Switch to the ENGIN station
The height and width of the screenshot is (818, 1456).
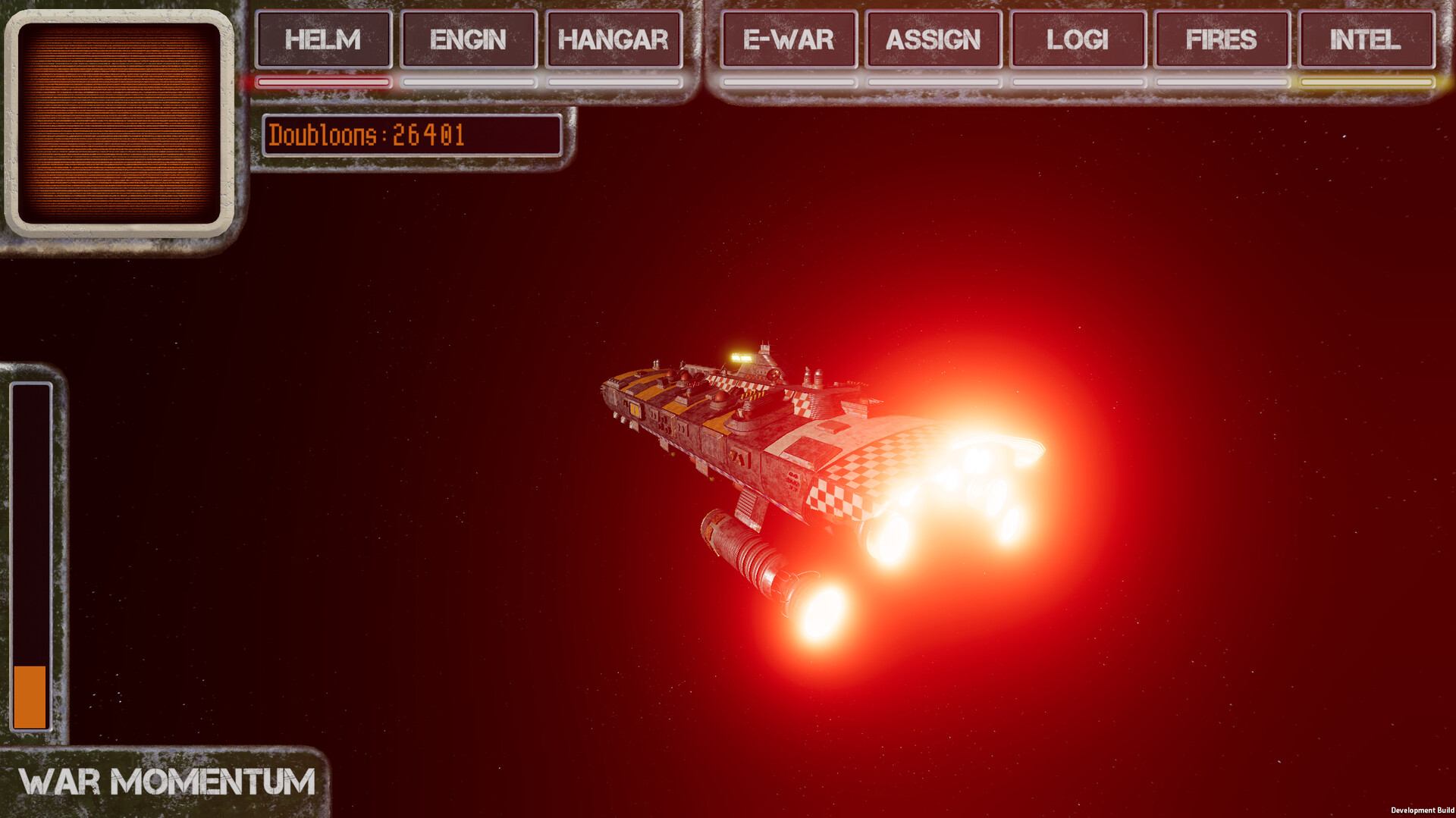point(469,40)
